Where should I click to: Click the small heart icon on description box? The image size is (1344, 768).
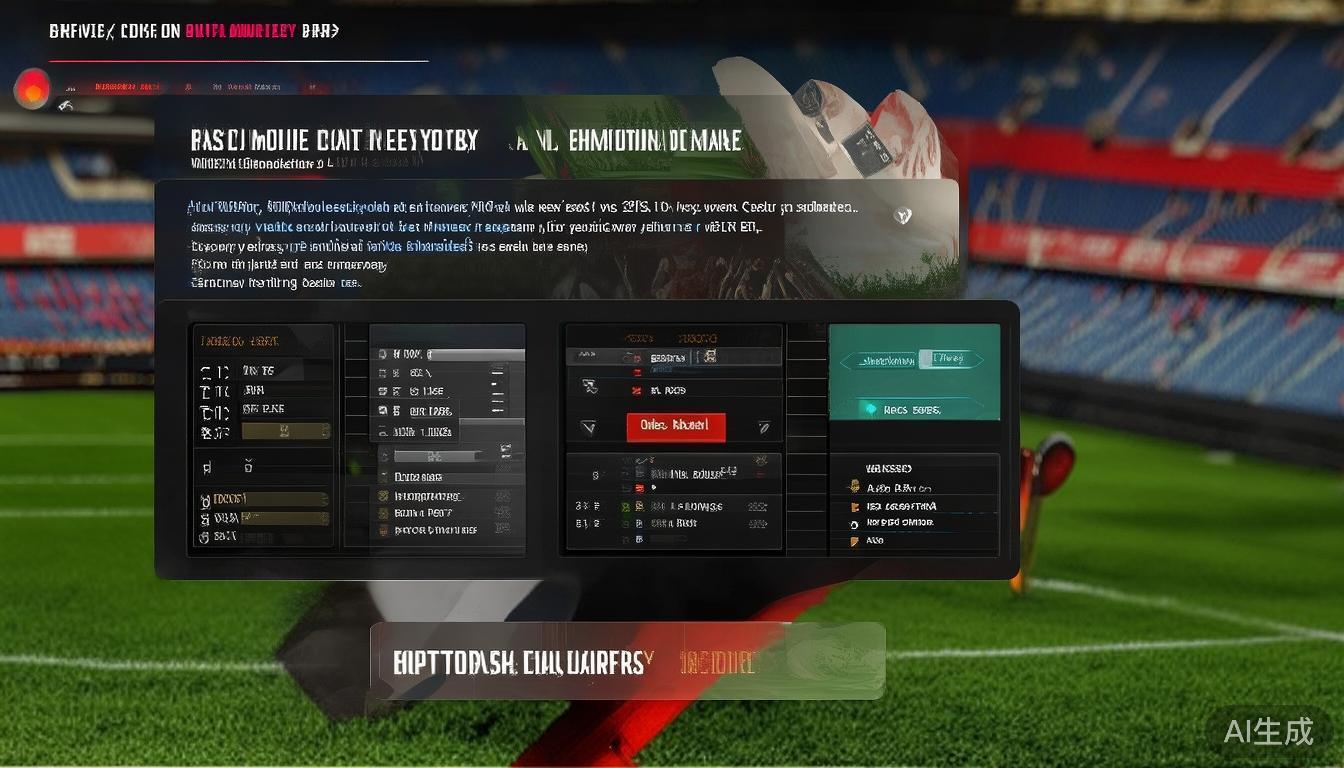903,214
